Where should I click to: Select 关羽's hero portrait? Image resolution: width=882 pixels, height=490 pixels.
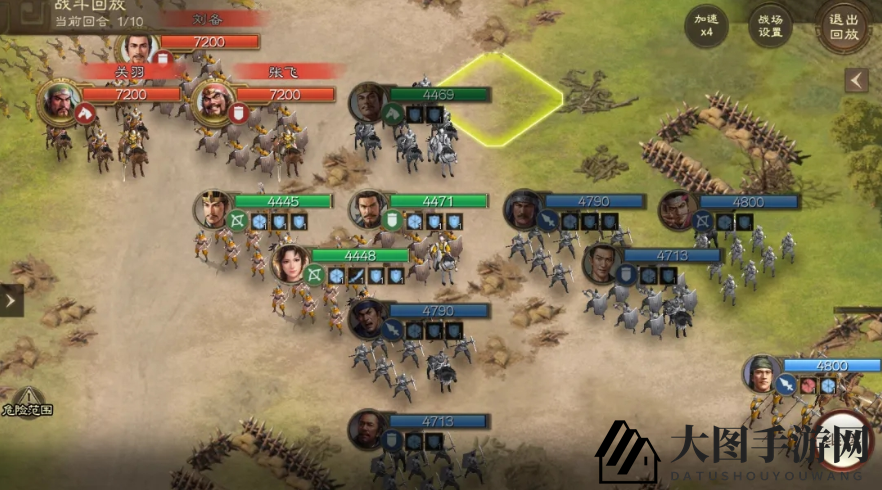pos(59,101)
